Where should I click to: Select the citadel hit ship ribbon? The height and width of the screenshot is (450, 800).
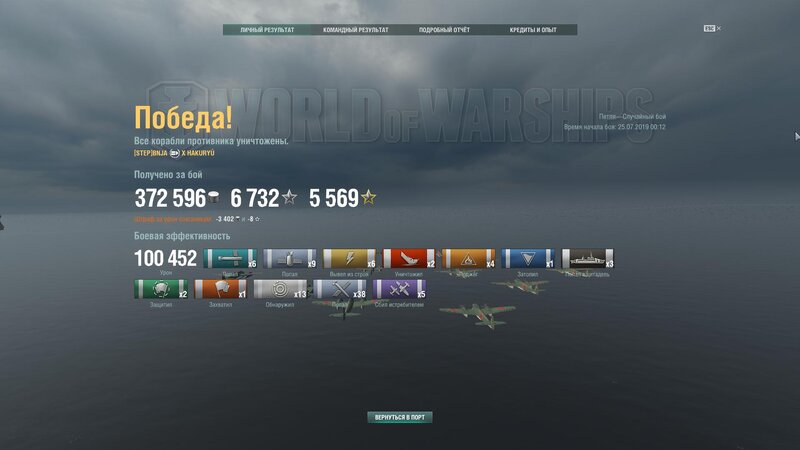587,260
